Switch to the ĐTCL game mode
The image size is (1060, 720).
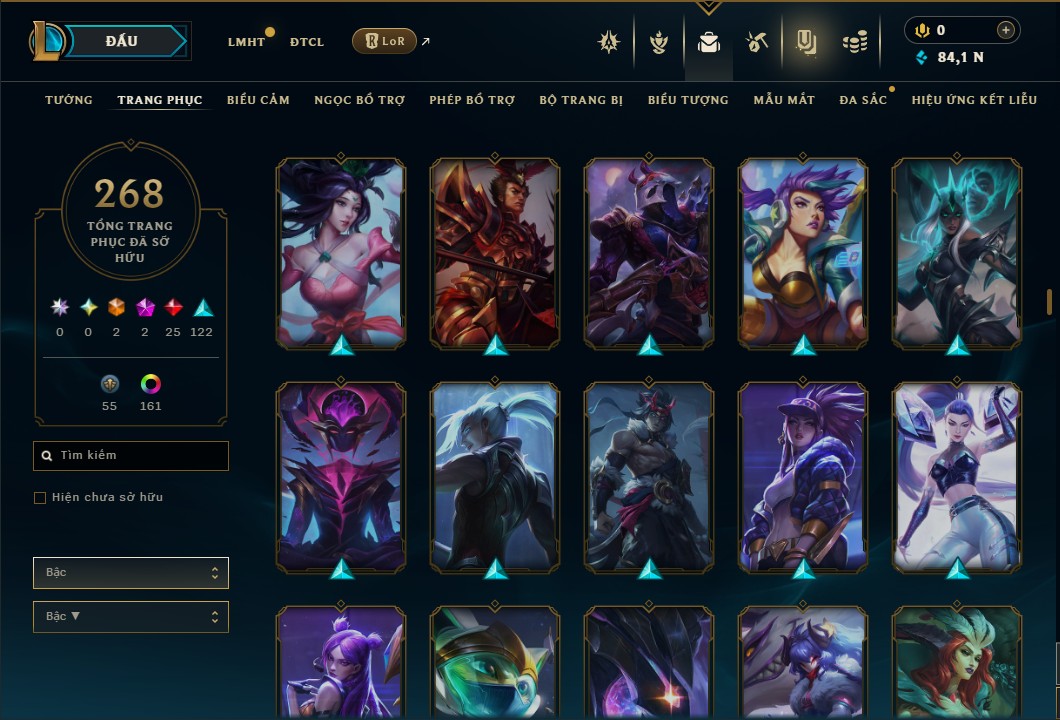point(307,42)
